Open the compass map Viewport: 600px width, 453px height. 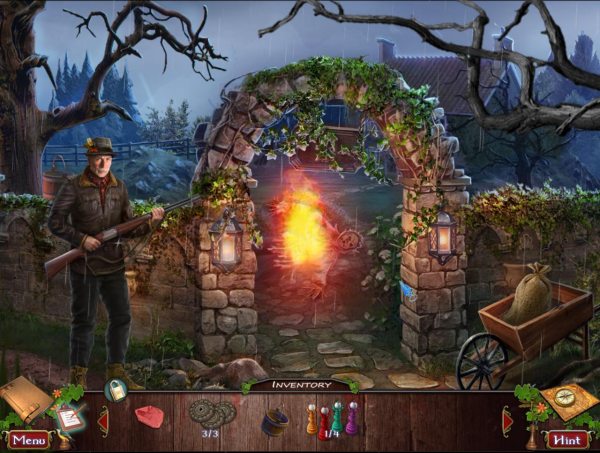[568, 402]
